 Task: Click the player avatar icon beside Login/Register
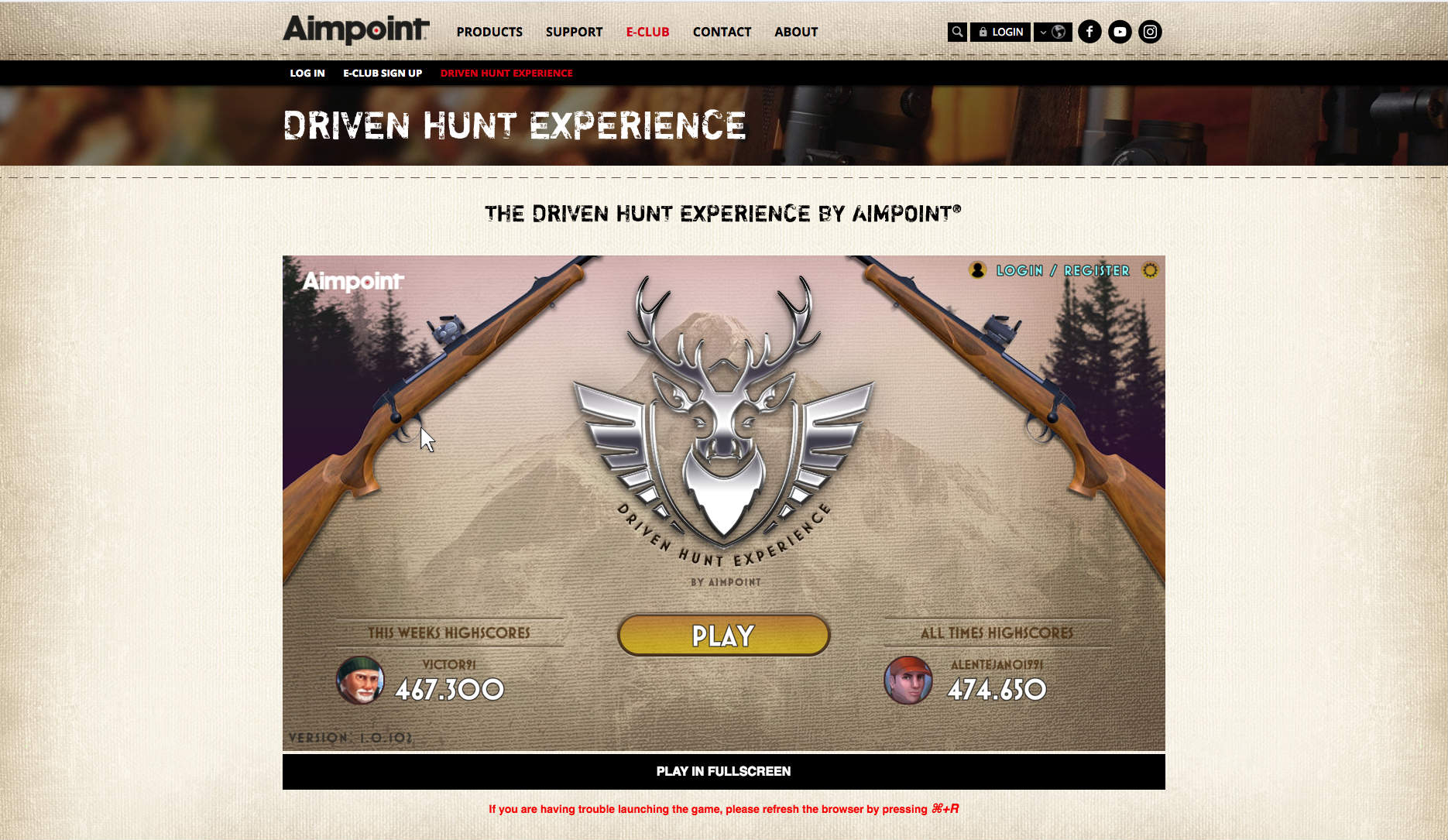pyautogui.click(x=976, y=270)
